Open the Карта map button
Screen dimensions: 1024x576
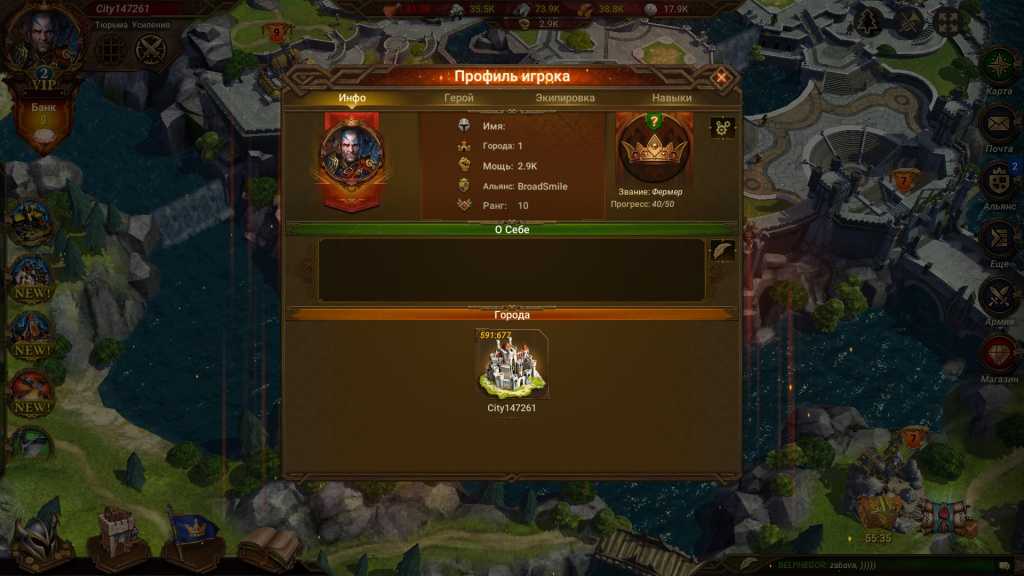click(998, 72)
